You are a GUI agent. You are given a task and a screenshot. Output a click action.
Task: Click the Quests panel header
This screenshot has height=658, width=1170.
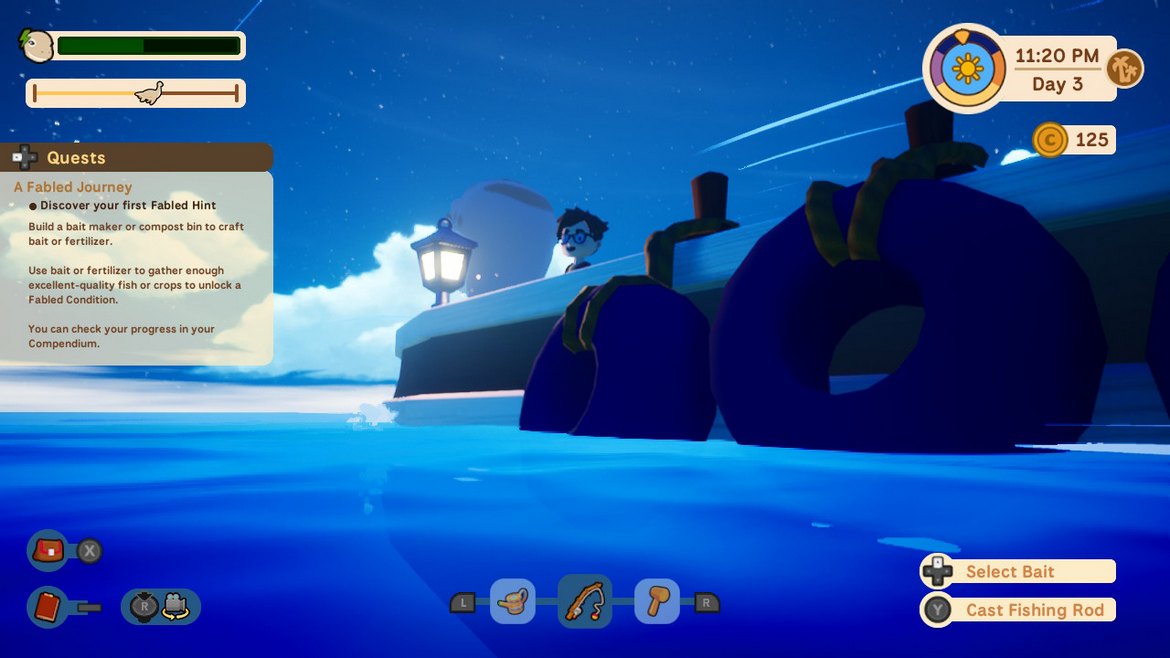pos(137,157)
